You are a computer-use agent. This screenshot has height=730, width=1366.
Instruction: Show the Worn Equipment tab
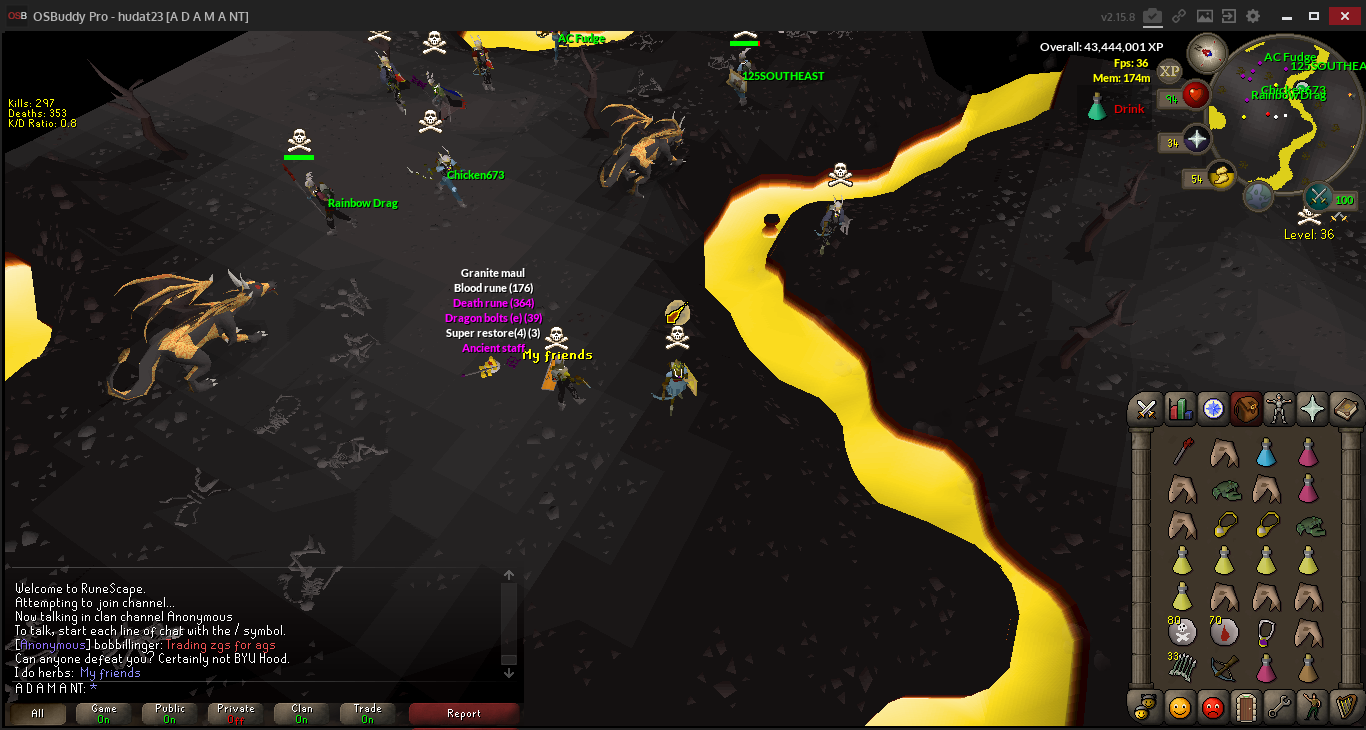click(x=1279, y=409)
